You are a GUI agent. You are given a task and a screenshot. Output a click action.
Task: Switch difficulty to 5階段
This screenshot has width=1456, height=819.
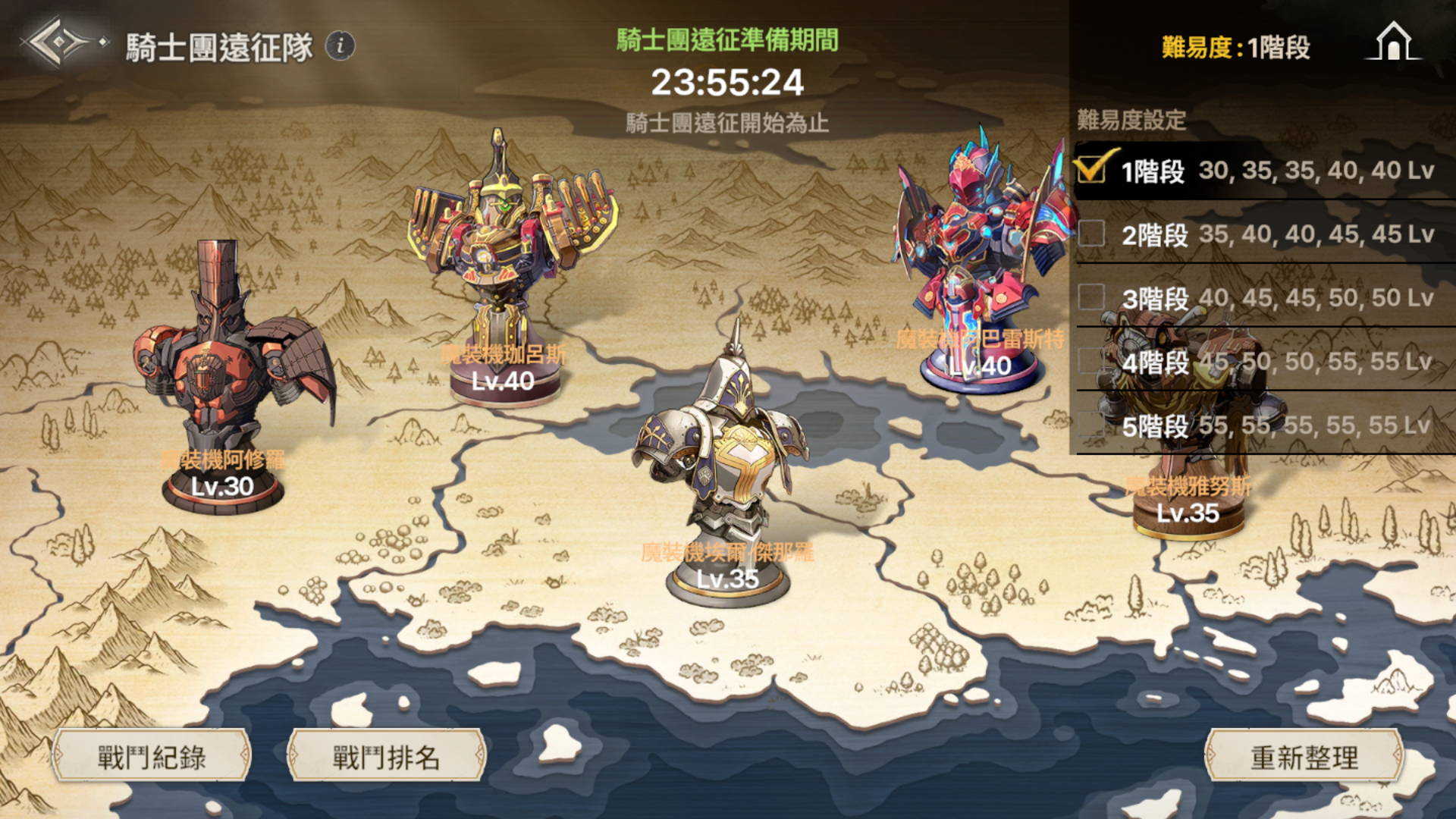coord(1259,426)
